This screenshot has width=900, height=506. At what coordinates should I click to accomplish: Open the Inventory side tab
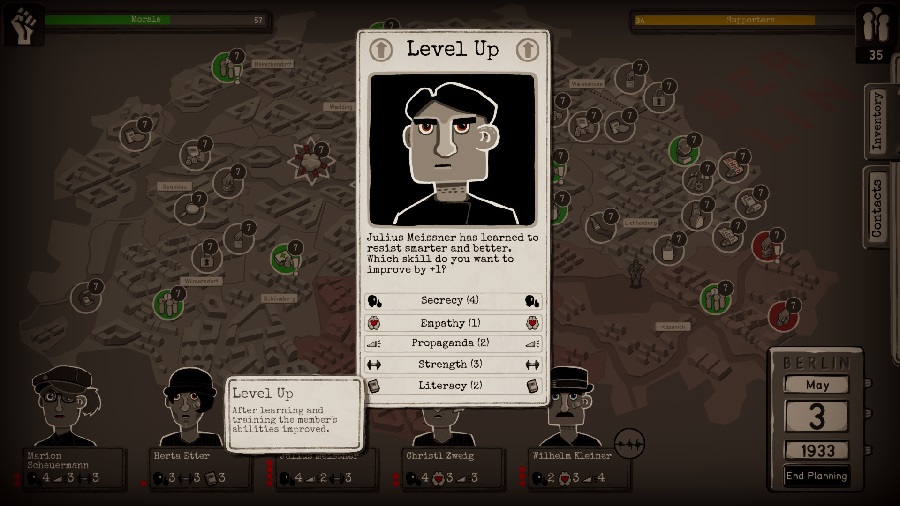click(x=877, y=121)
